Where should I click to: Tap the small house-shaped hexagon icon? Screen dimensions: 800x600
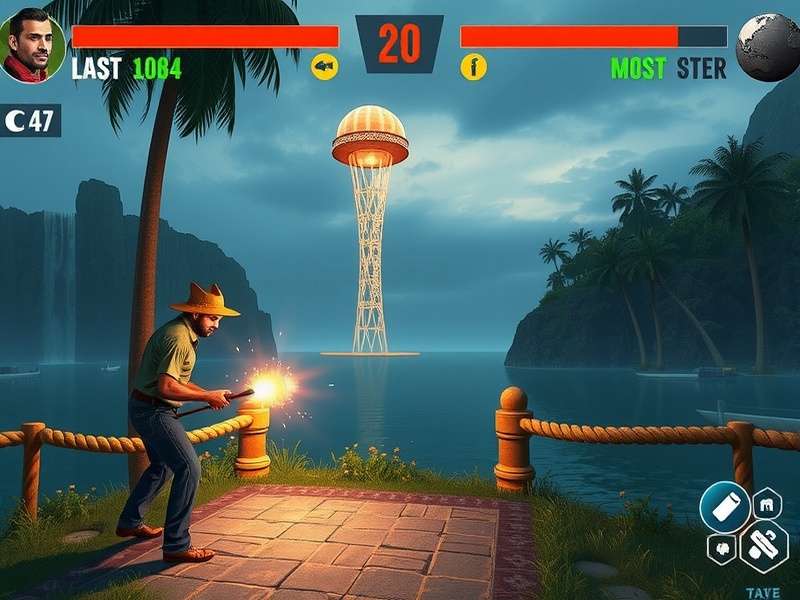pos(767,502)
